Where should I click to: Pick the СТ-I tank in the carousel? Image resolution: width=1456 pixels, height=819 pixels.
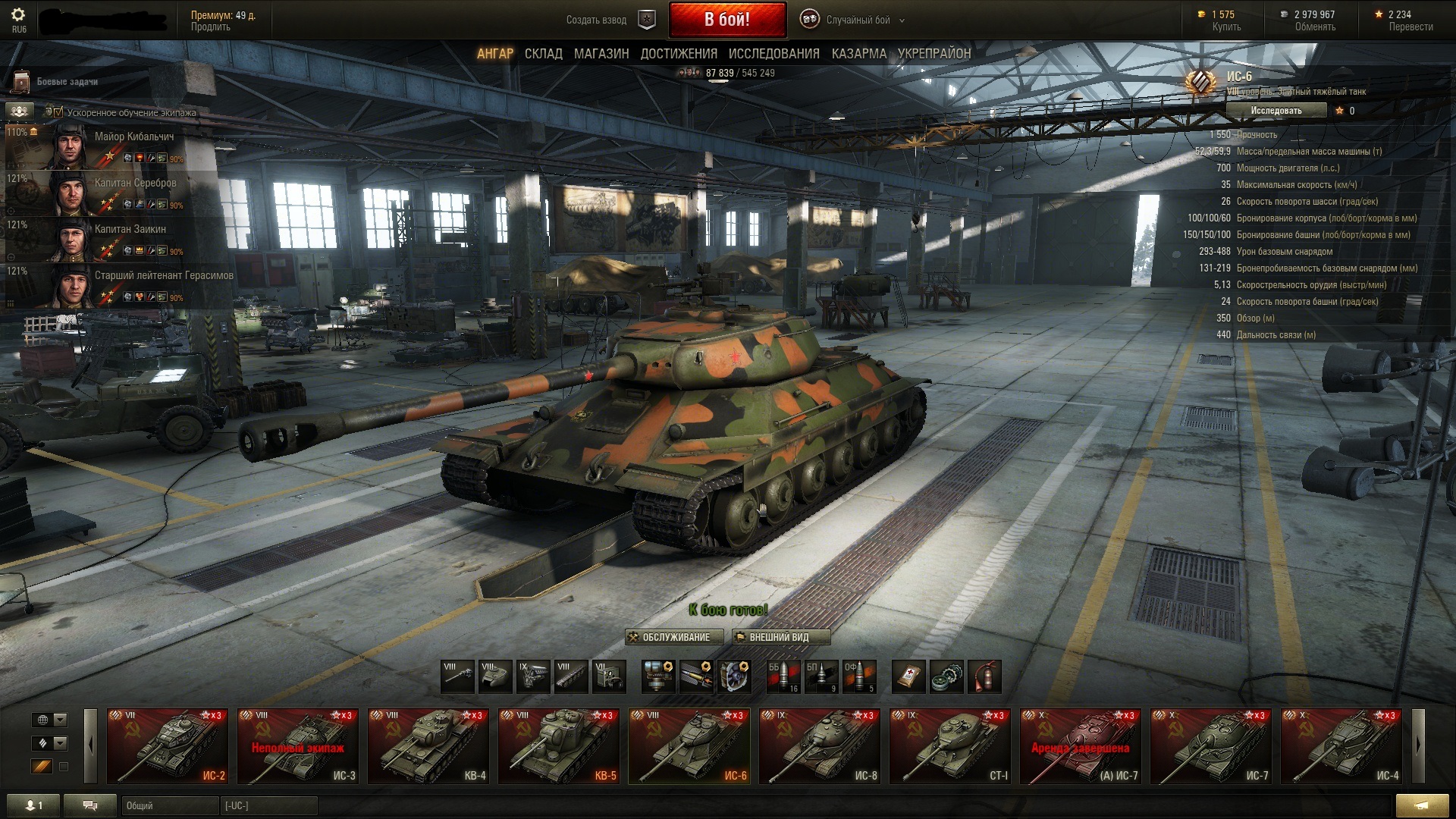coord(949,746)
